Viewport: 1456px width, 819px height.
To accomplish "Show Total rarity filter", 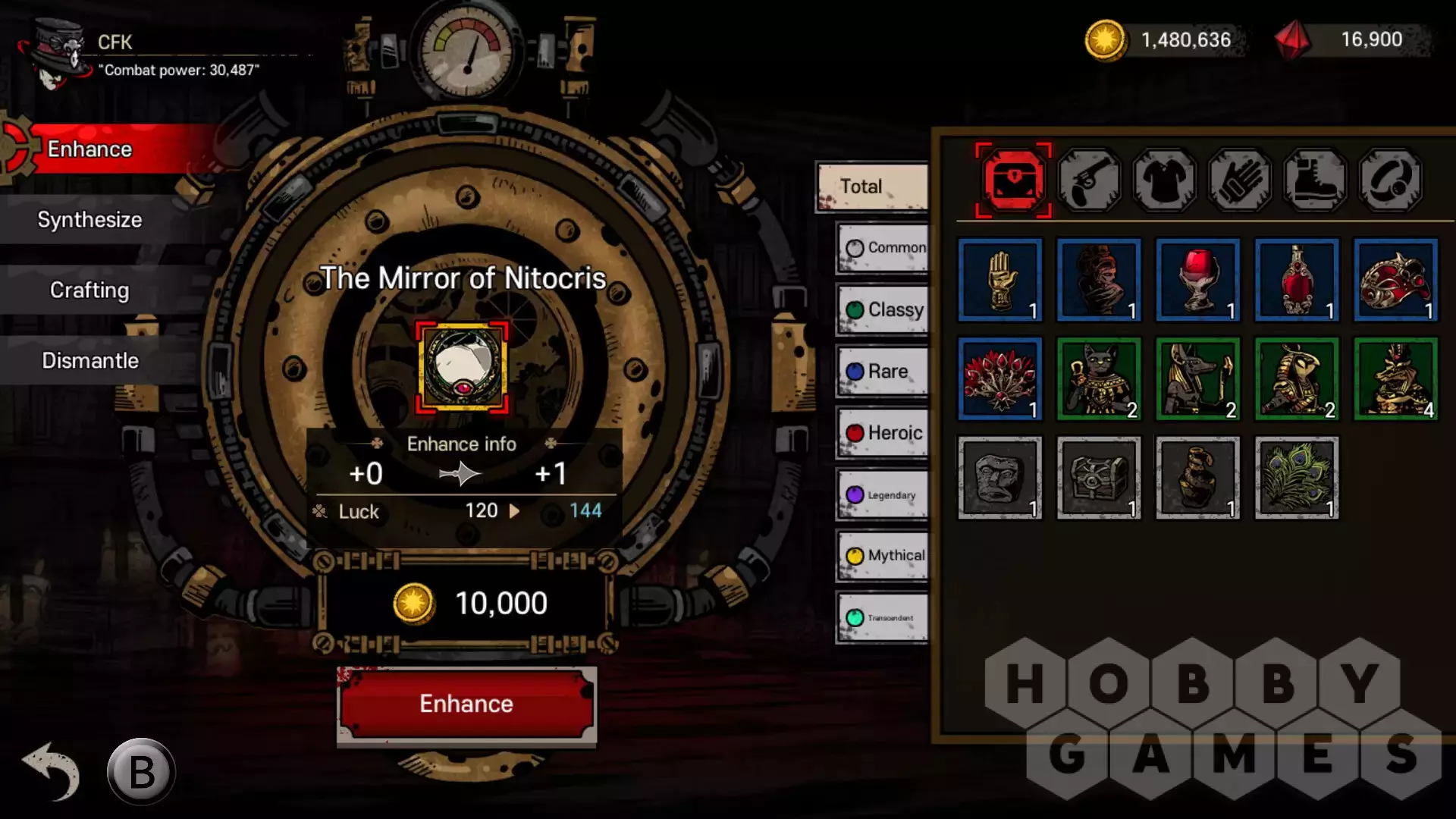I will pos(872,187).
